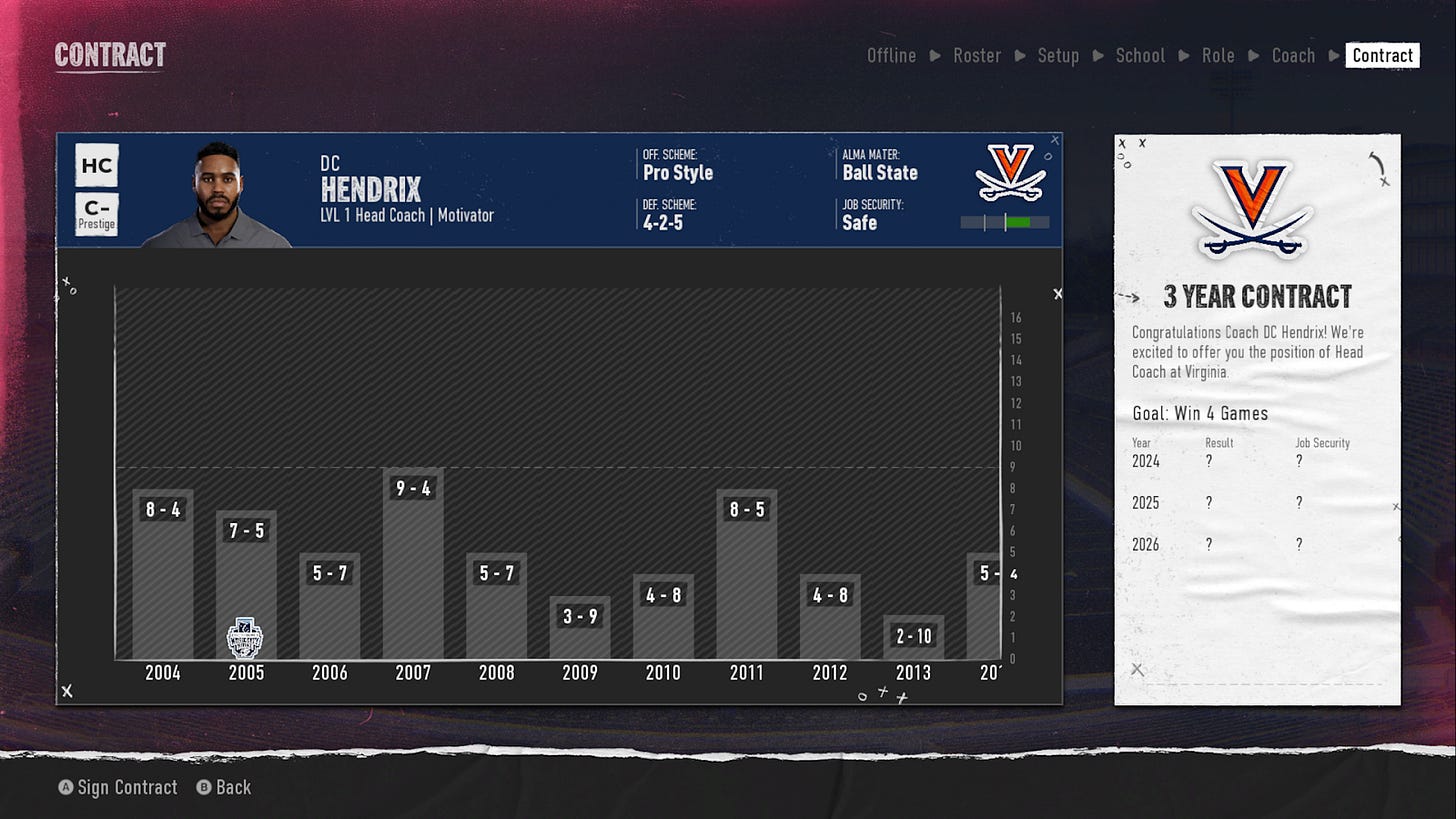The image size is (1456, 819).
Task: Open the Roster step from the top navigation
Action: 977,56
